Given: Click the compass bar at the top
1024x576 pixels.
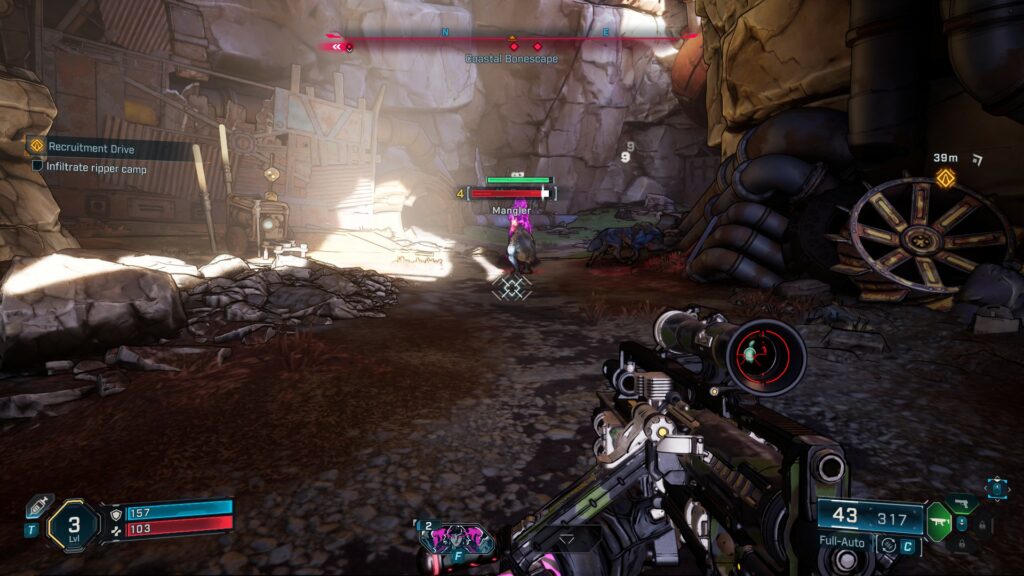Looking at the screenshot, I should pos(510,42).
